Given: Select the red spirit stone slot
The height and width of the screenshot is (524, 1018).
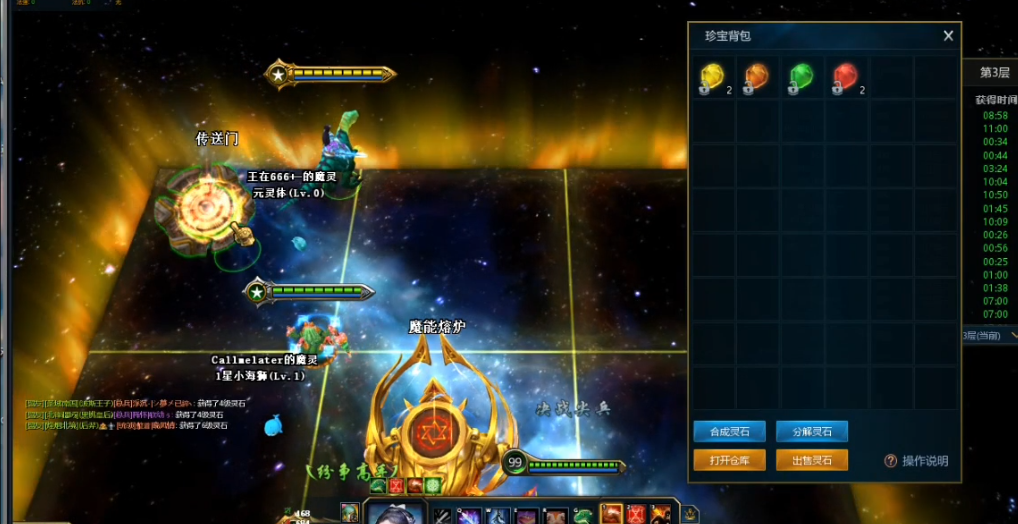Looking at the screenshot, I should point(846,78).
